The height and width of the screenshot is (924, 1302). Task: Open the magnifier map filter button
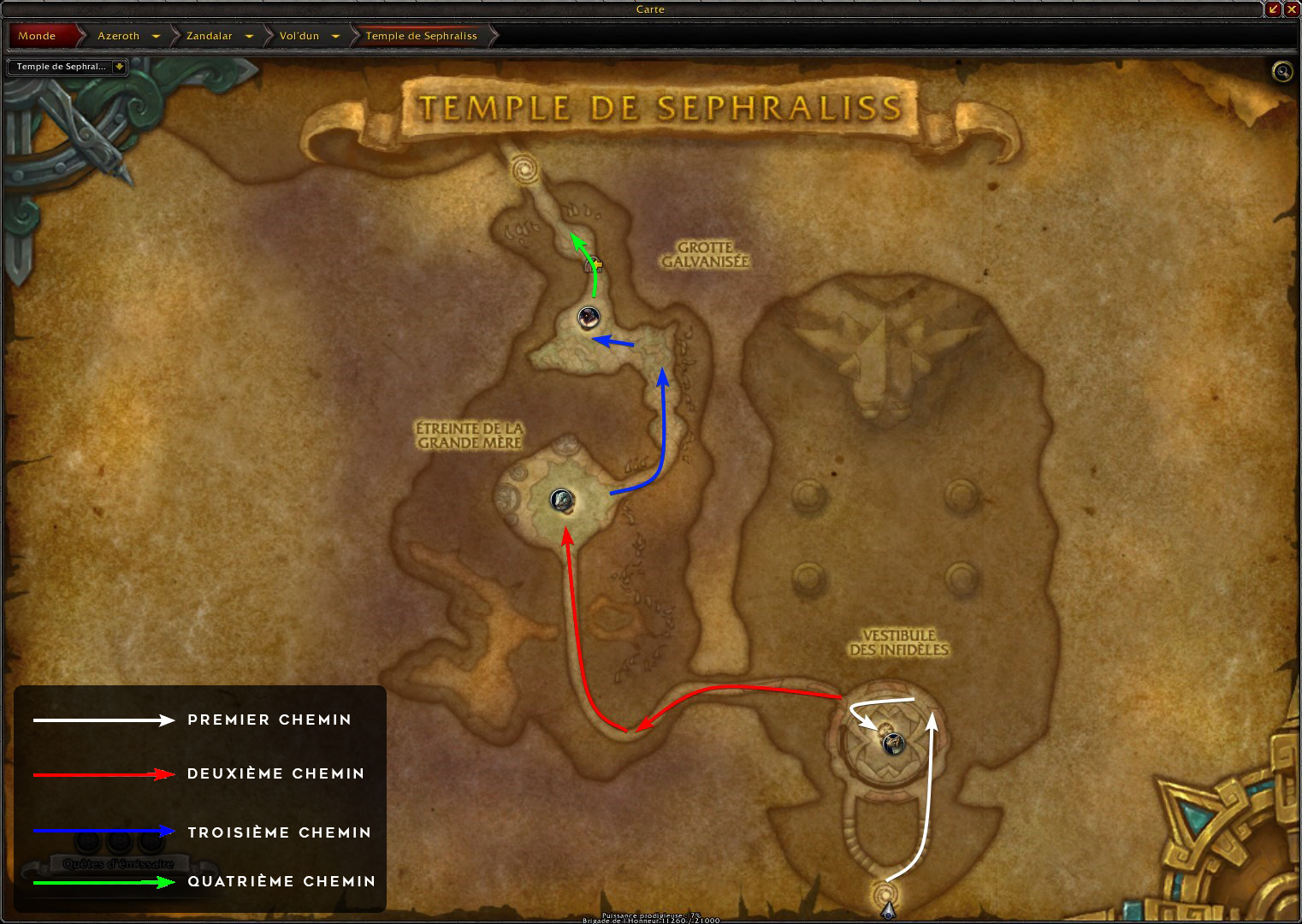(1281, 72)
